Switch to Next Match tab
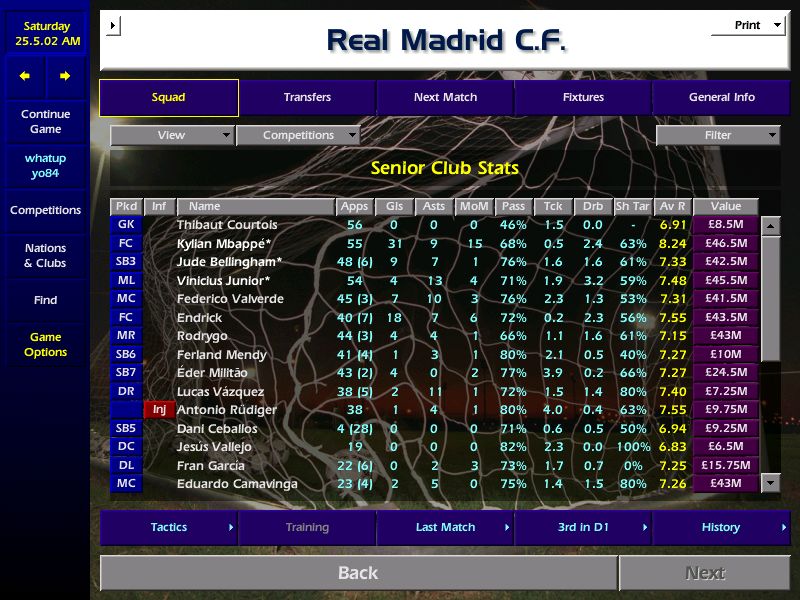The height and width of the screenshot is (600, 800). pos(445,97)
